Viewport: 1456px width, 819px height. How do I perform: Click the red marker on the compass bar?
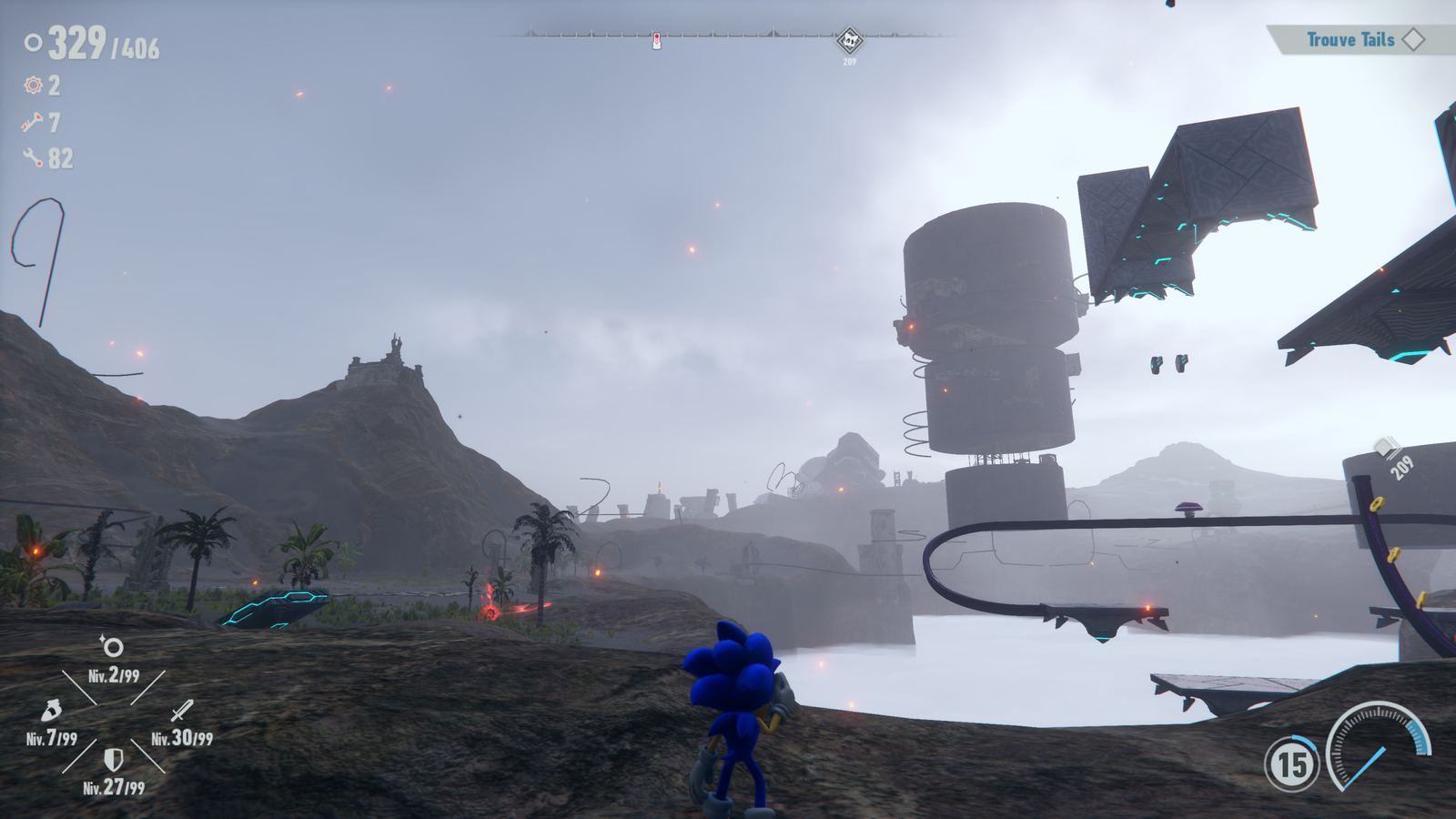[657, 41]
